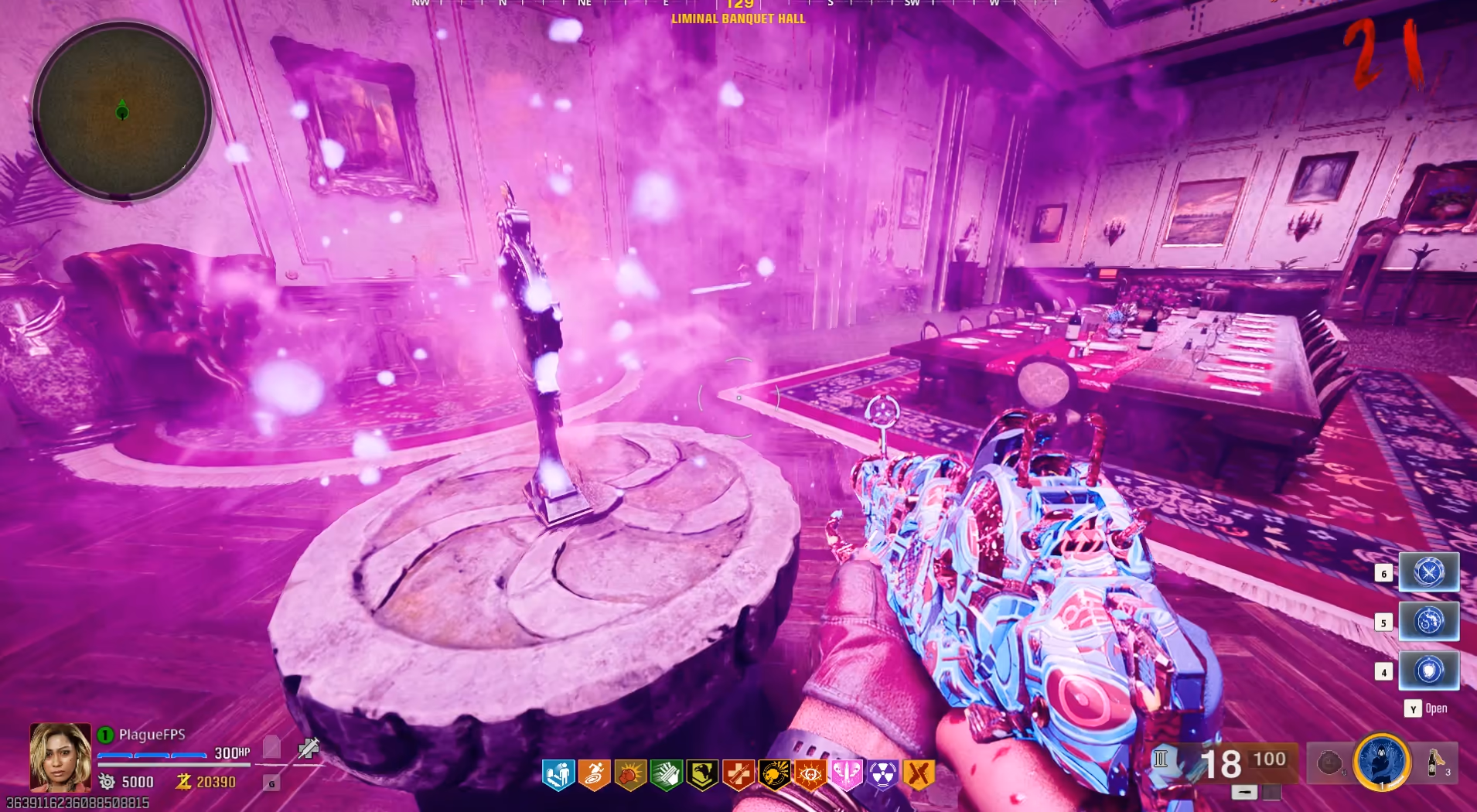Click the purple radiation symbol perk
The height and width of the screenshot is (812, 1477).
tap(882, 774)
